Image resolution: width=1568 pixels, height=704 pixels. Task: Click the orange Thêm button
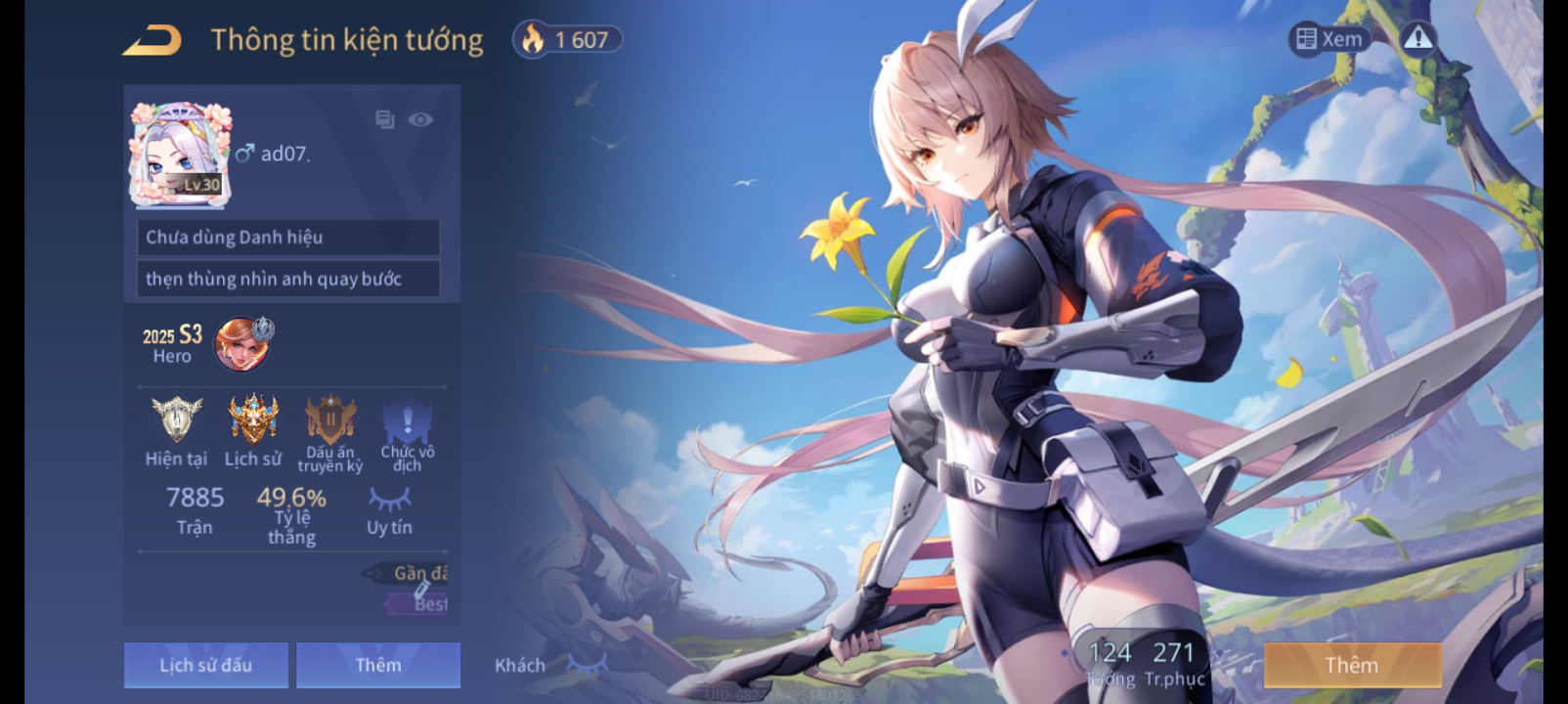coord(1352,665)
